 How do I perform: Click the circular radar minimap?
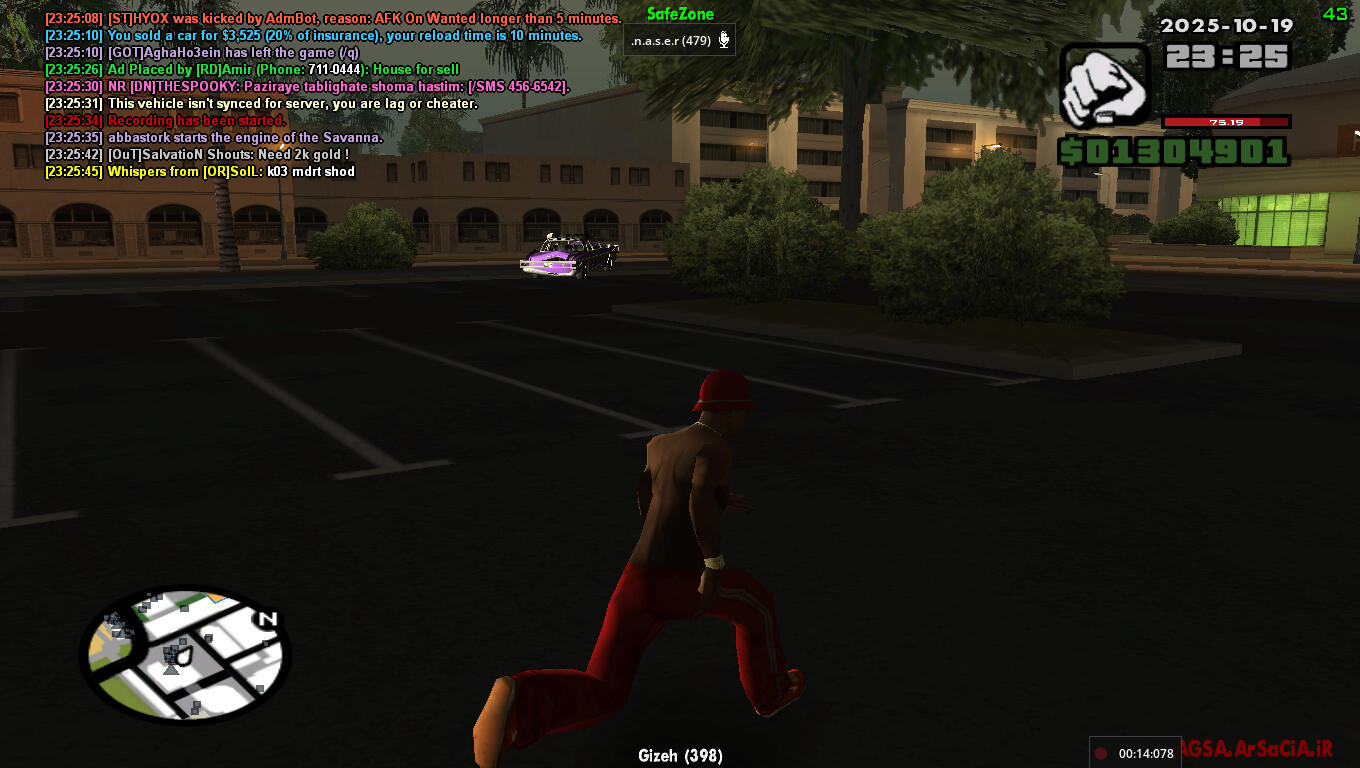tap(185, 654)
